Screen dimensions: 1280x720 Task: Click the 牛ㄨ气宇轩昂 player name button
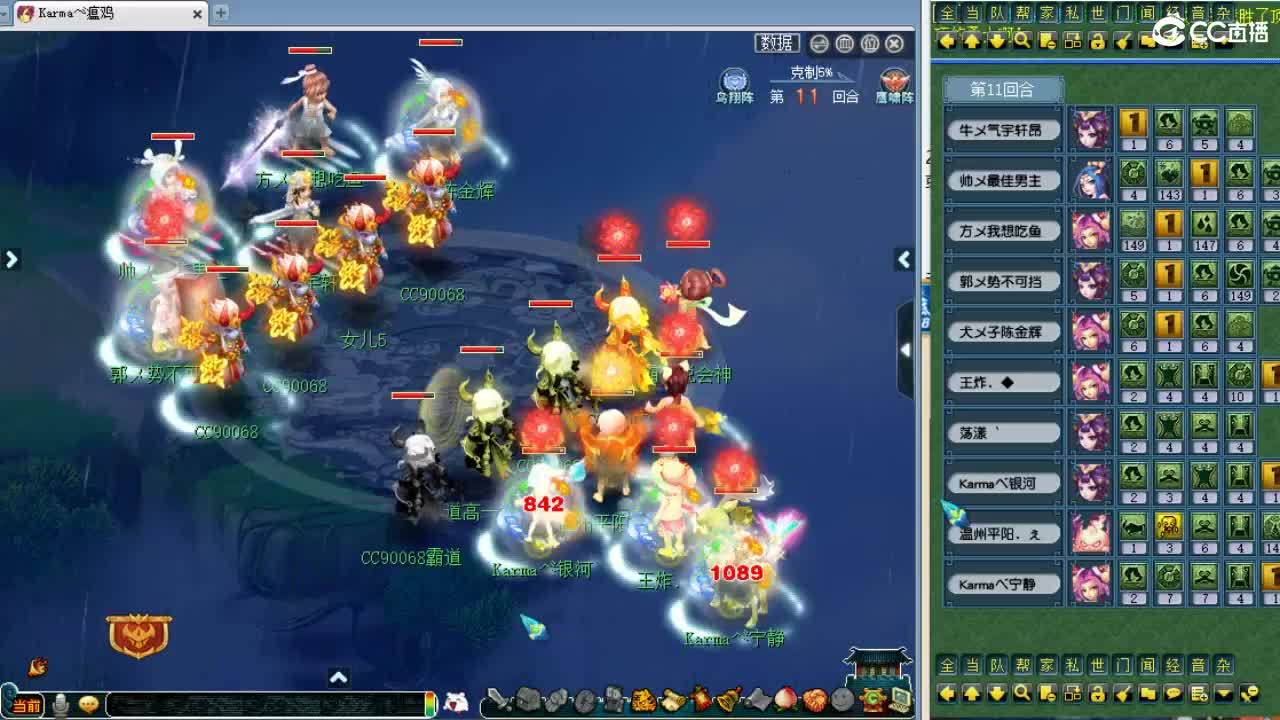[x=1003, y=129]
